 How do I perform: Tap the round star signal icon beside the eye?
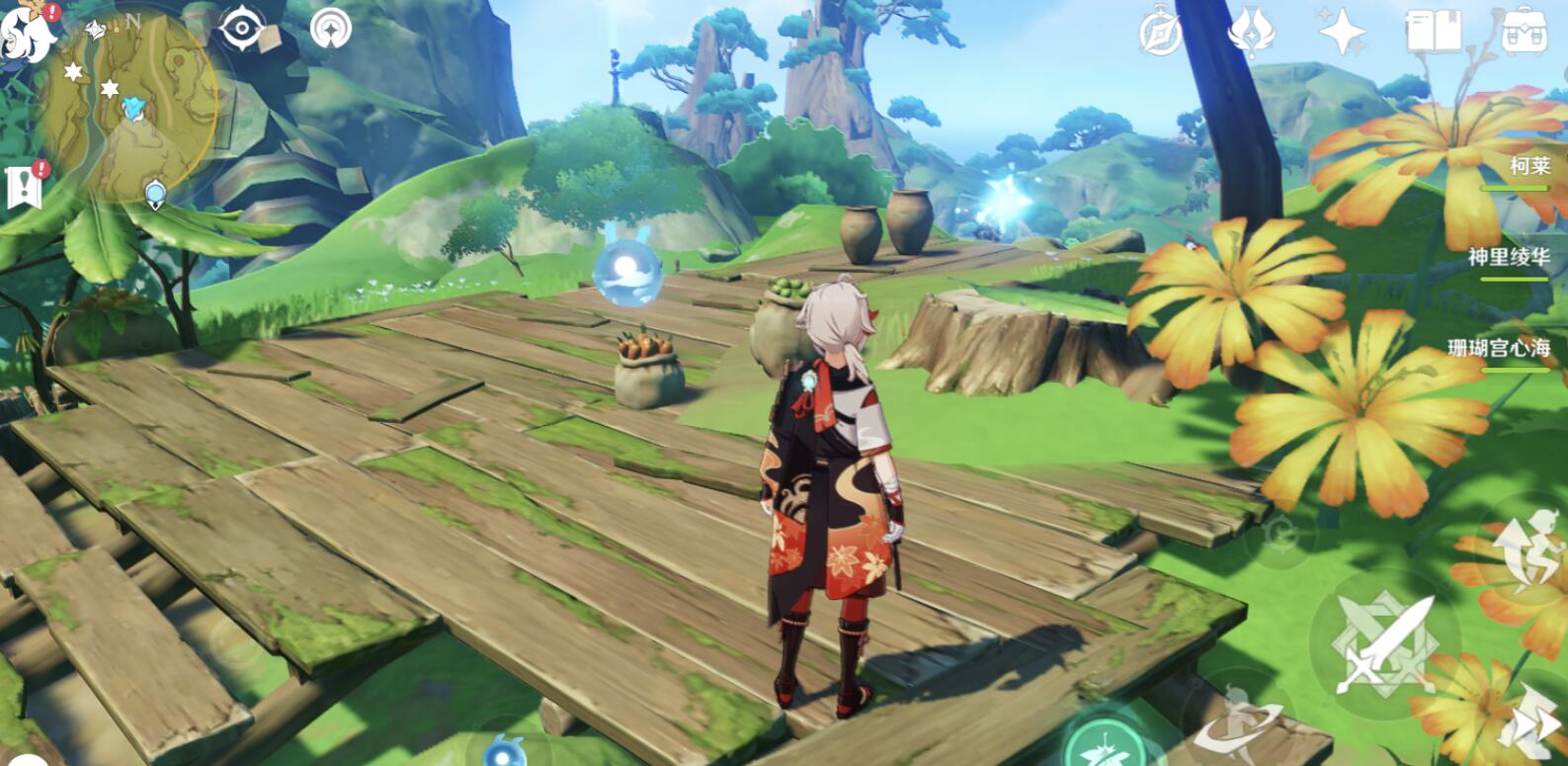coord(330,30)
